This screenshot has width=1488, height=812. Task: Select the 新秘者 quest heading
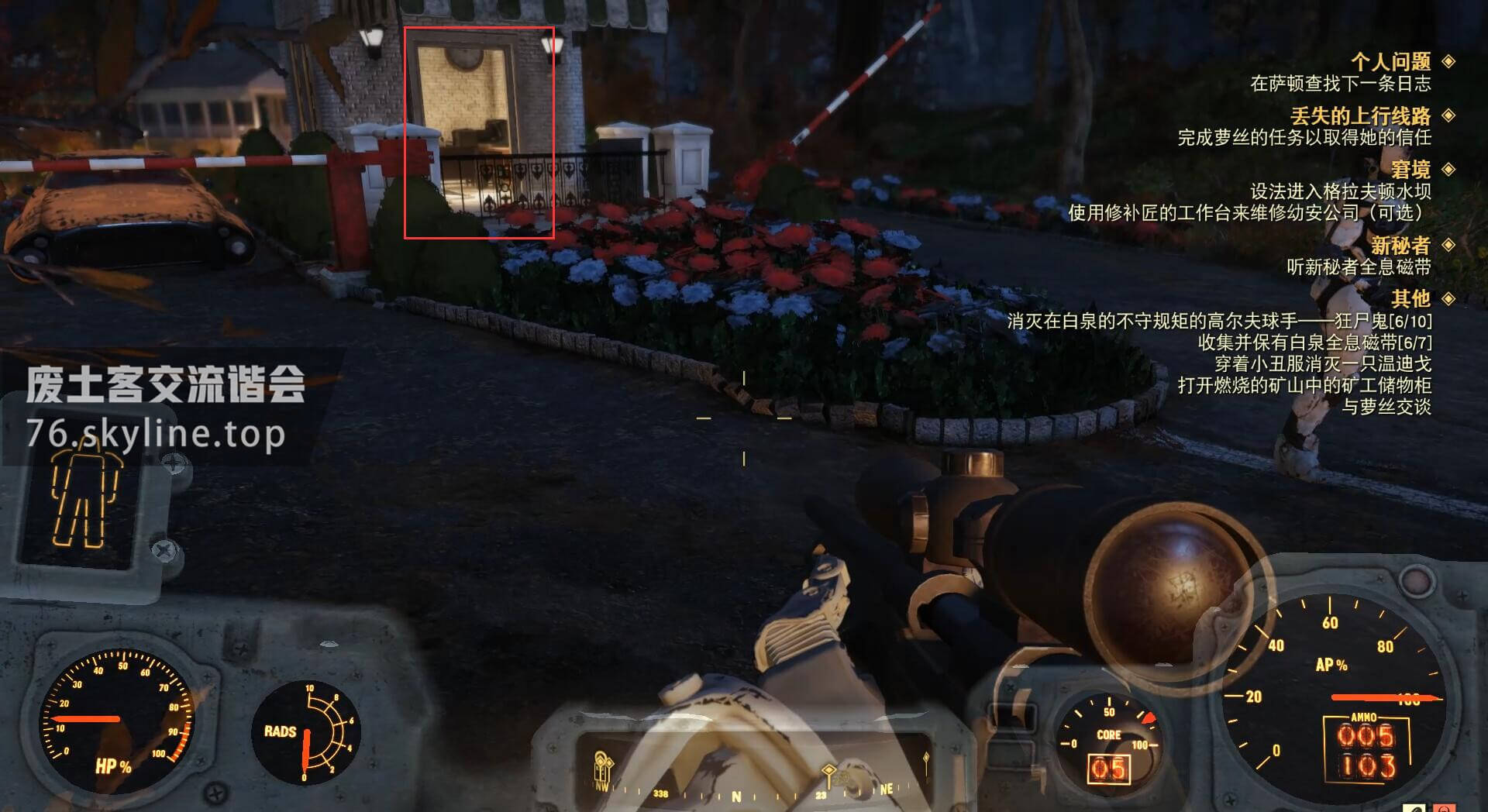[1400, 246]
